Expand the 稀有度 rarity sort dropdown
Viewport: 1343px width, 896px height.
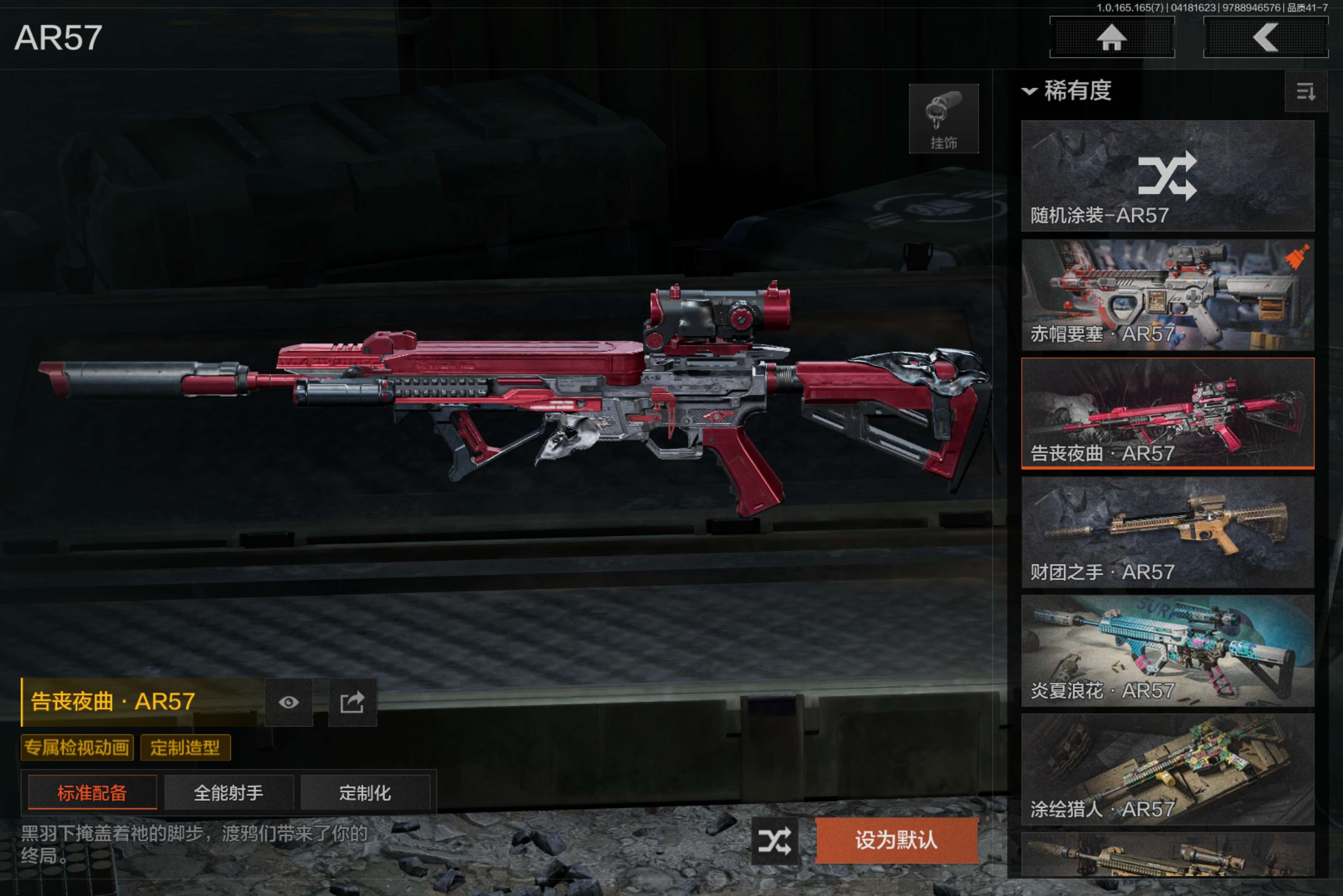(1067, 91)
